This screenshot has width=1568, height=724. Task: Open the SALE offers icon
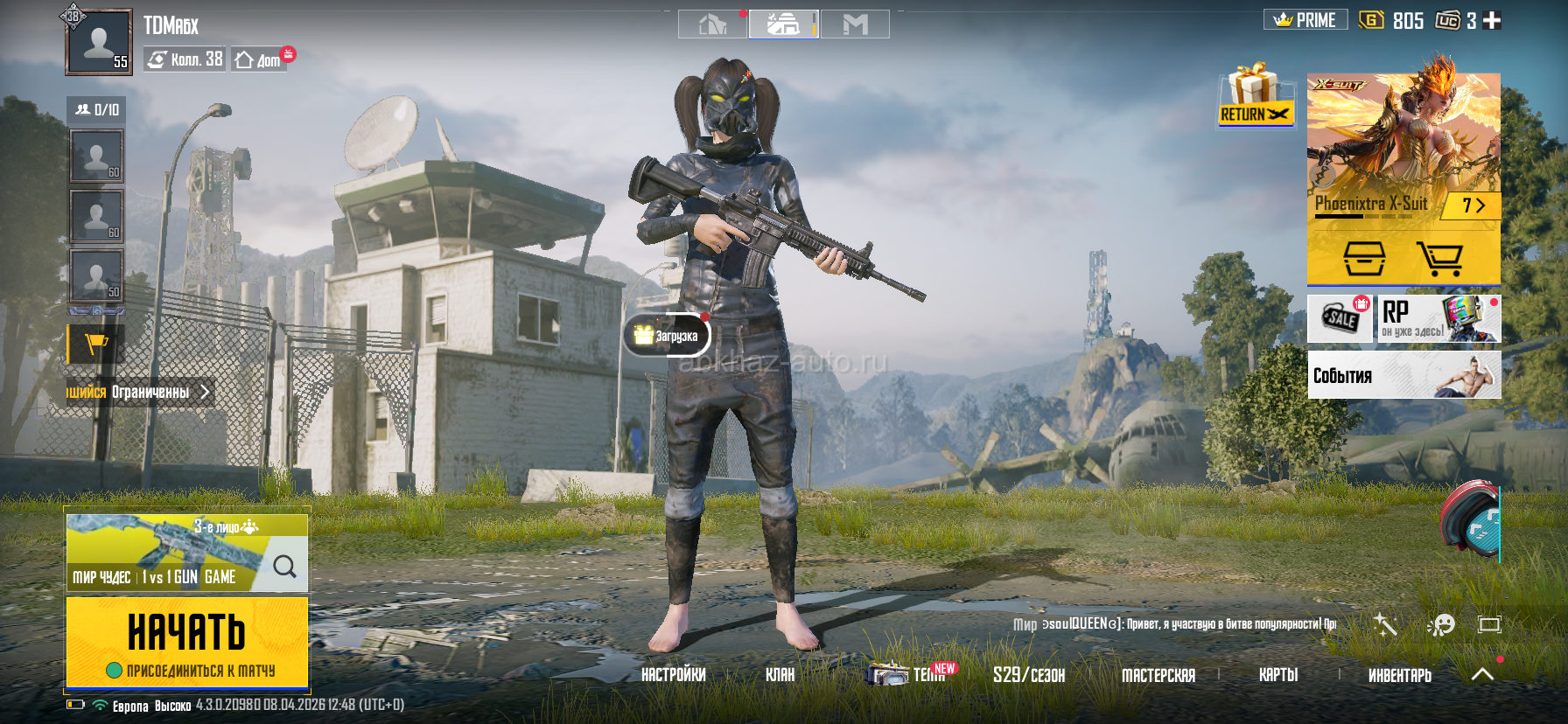pyautogui.click(x=1340, y=318)
